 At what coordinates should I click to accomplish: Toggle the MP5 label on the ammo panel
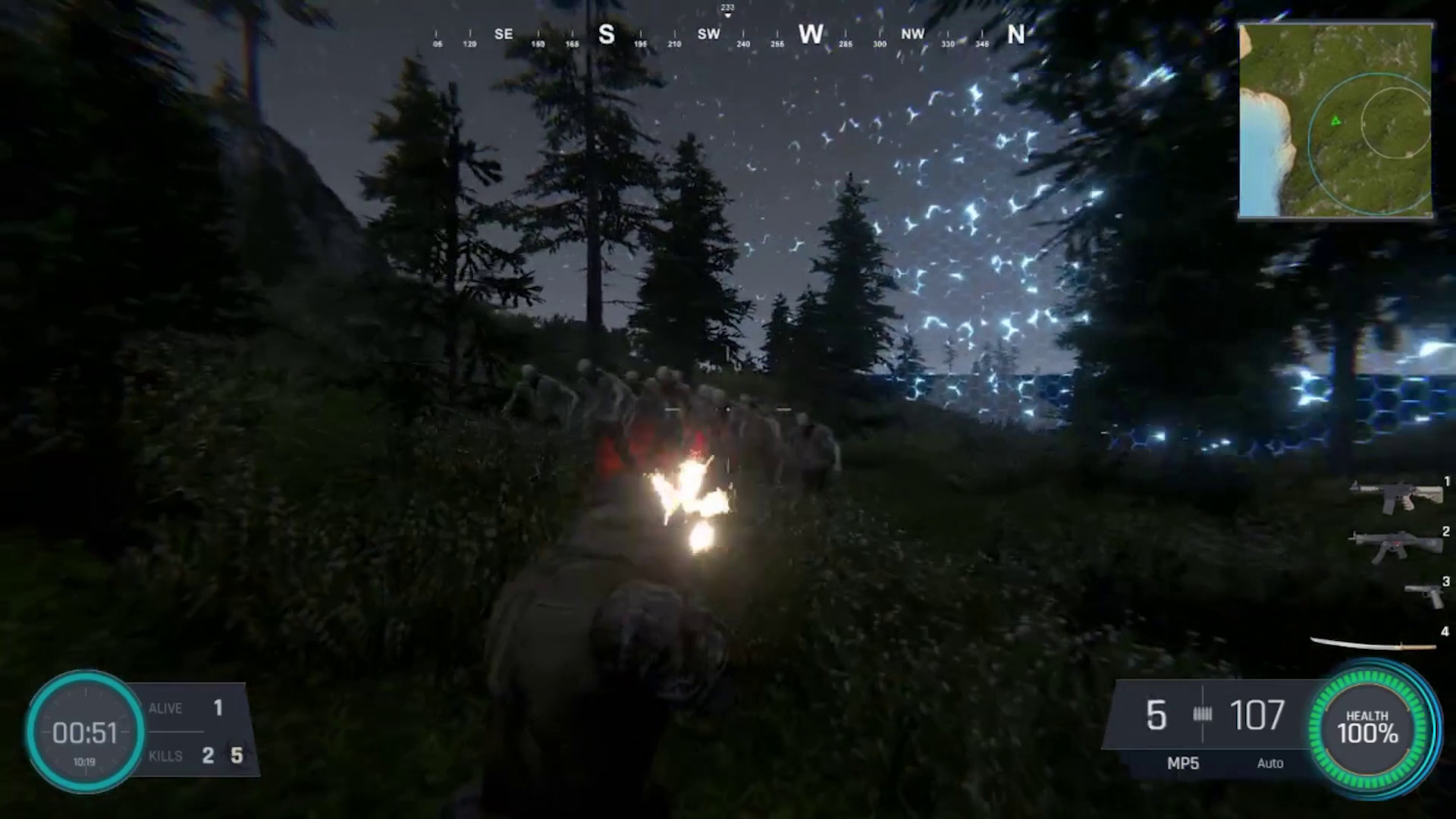pos(1183,764)
